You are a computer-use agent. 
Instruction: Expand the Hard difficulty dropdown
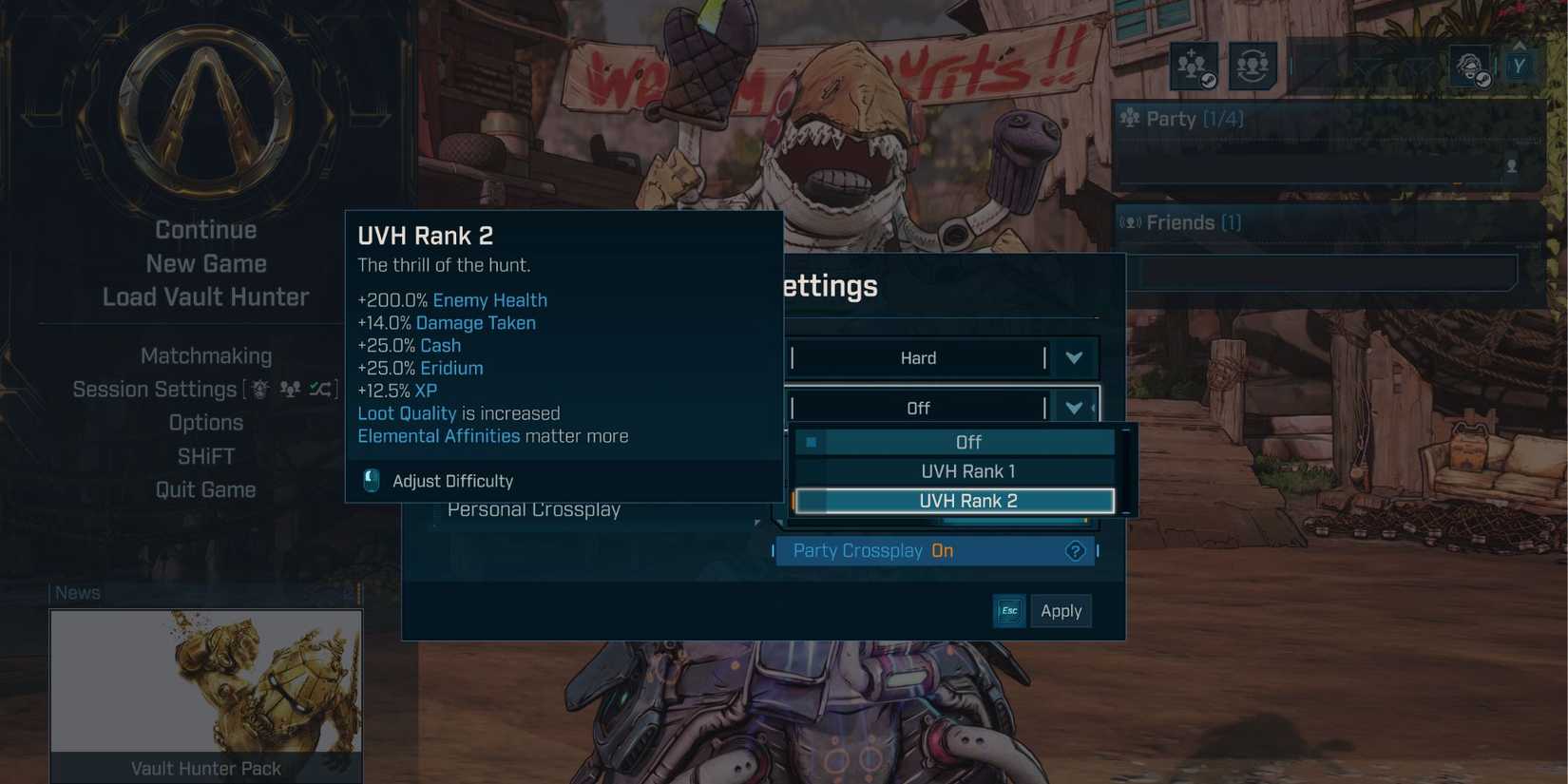point(1074,357)
